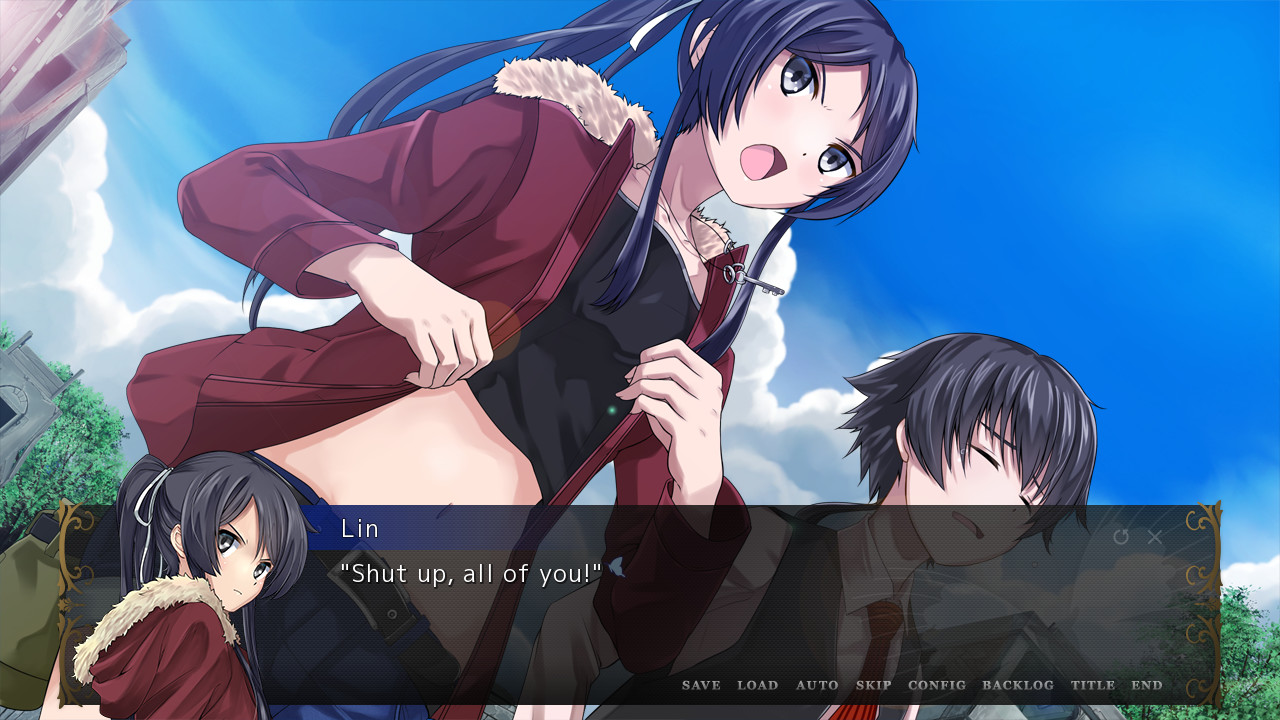
Task: Enable AUTO text advance
Action: coord(817,685)
